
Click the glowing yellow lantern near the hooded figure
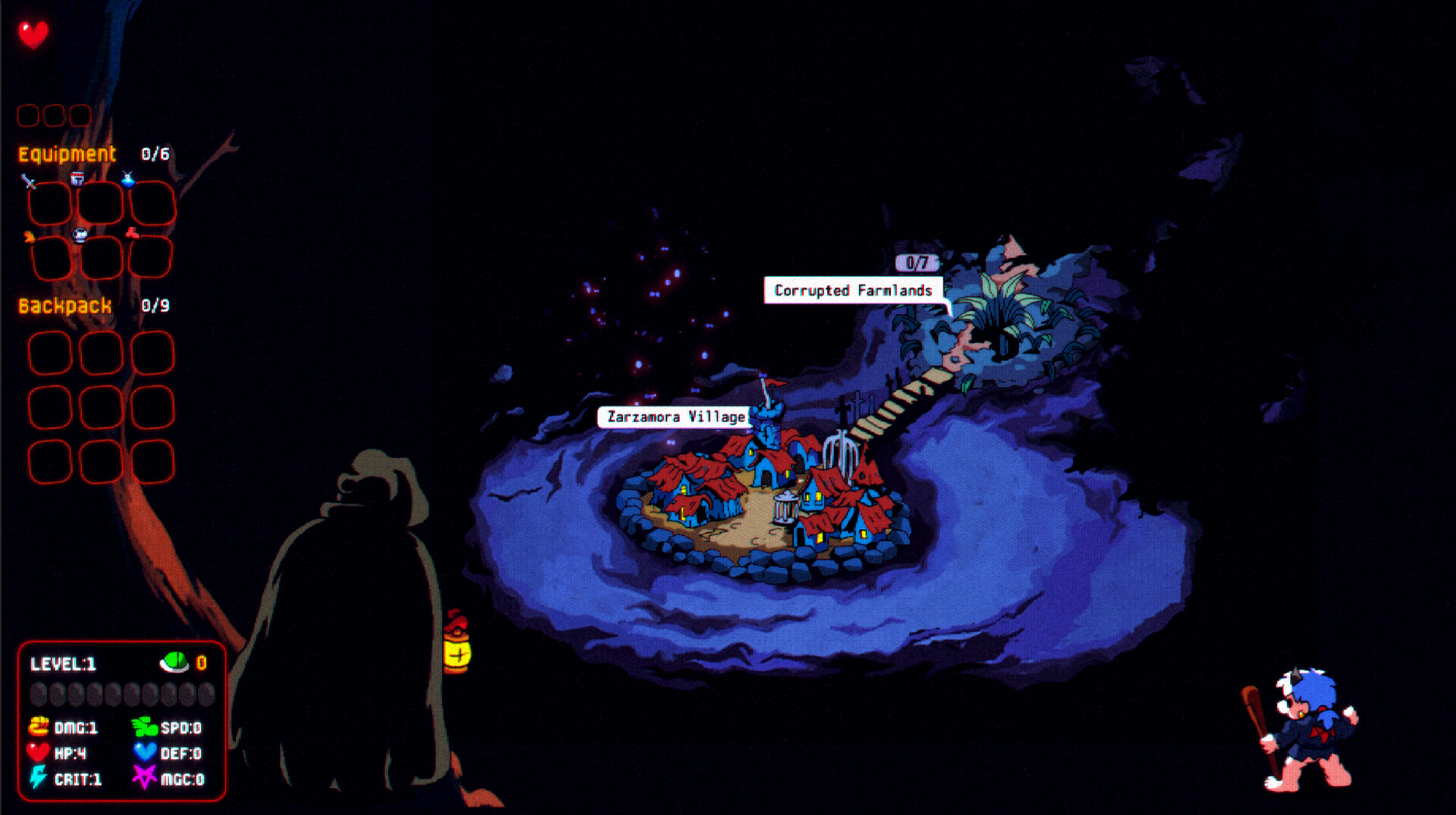tap(457, 650)
